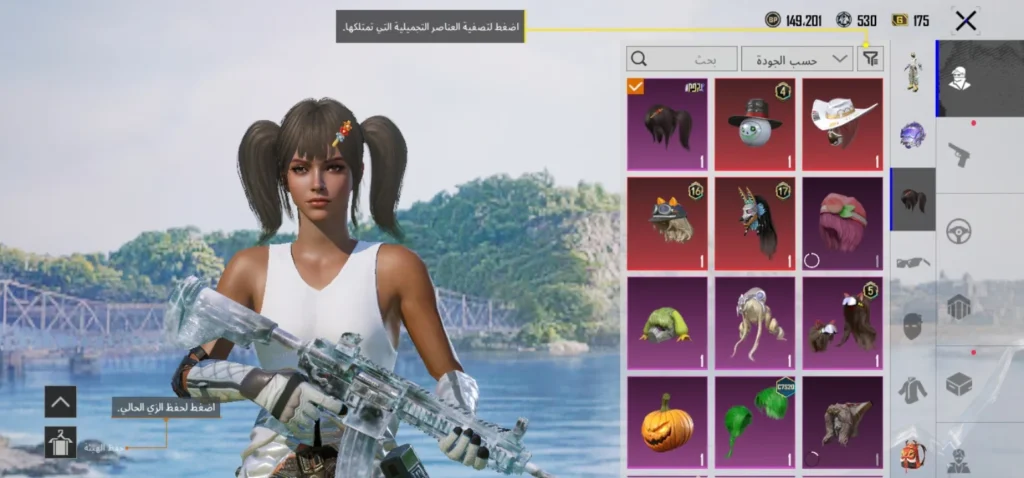Switch to the pistol weapons category

click(x=960, y=154)
